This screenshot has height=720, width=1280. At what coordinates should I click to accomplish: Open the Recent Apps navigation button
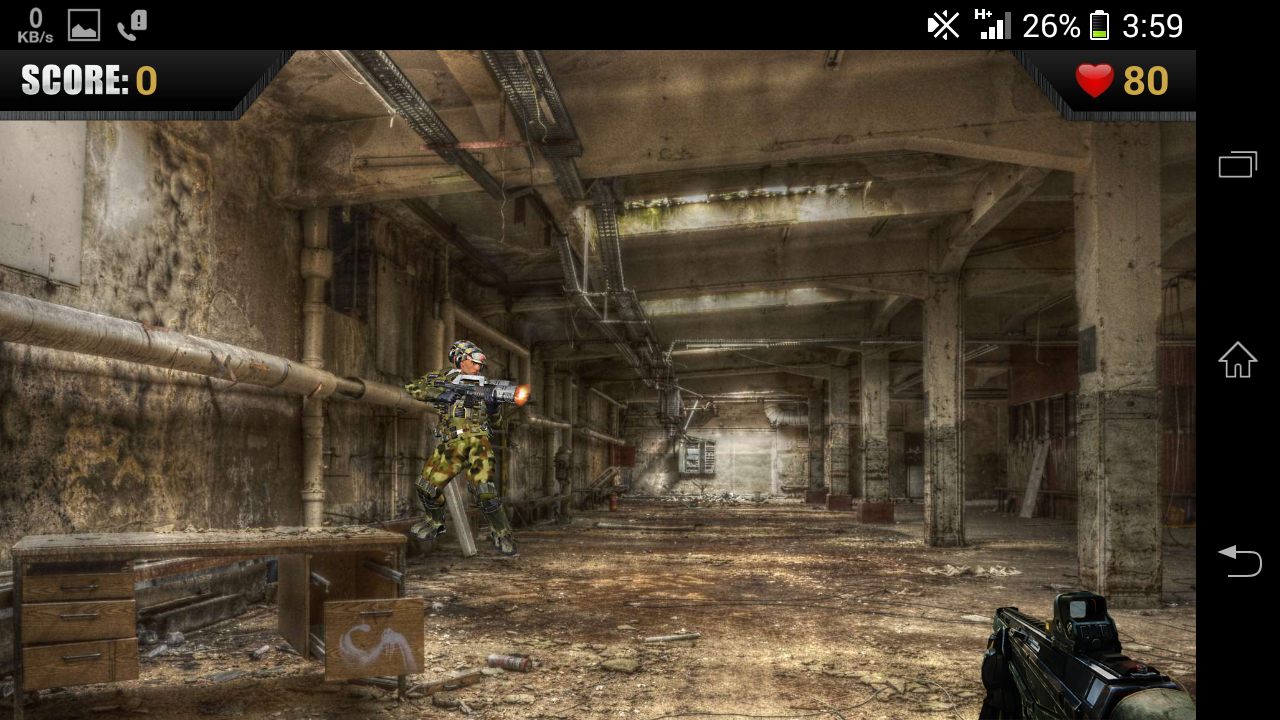pyautogui.click(x=1237, y=163)
